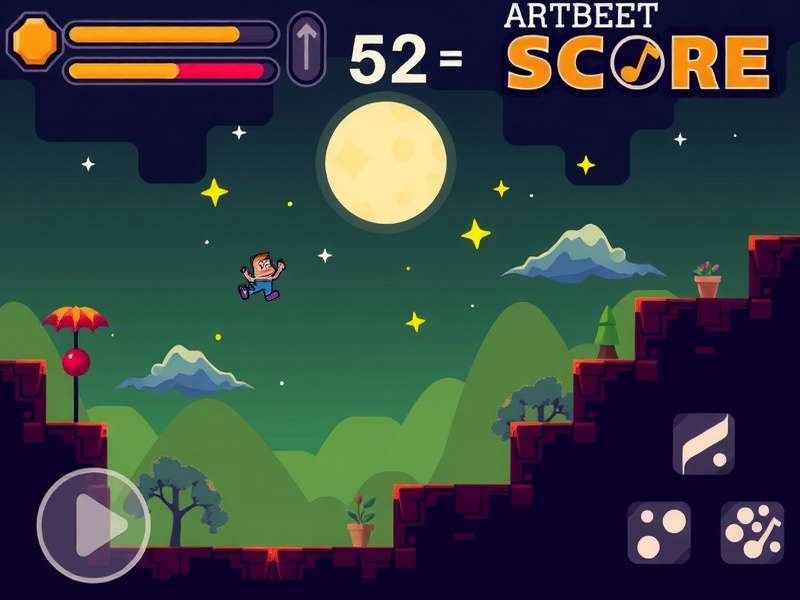
Task: Activate the music note bubbles button
Action: coord(752,532)
